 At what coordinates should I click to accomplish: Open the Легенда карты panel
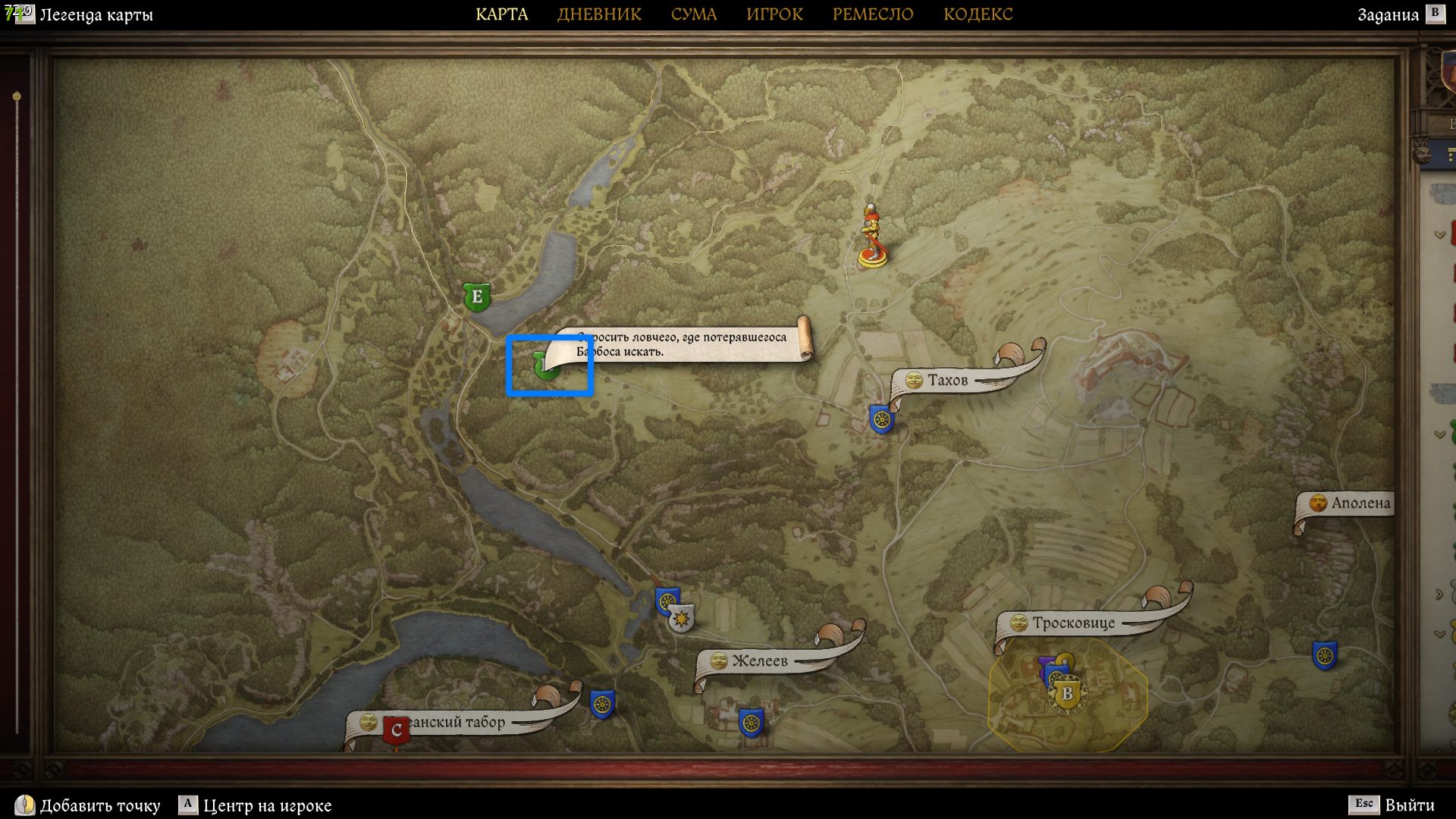(96, 14)
